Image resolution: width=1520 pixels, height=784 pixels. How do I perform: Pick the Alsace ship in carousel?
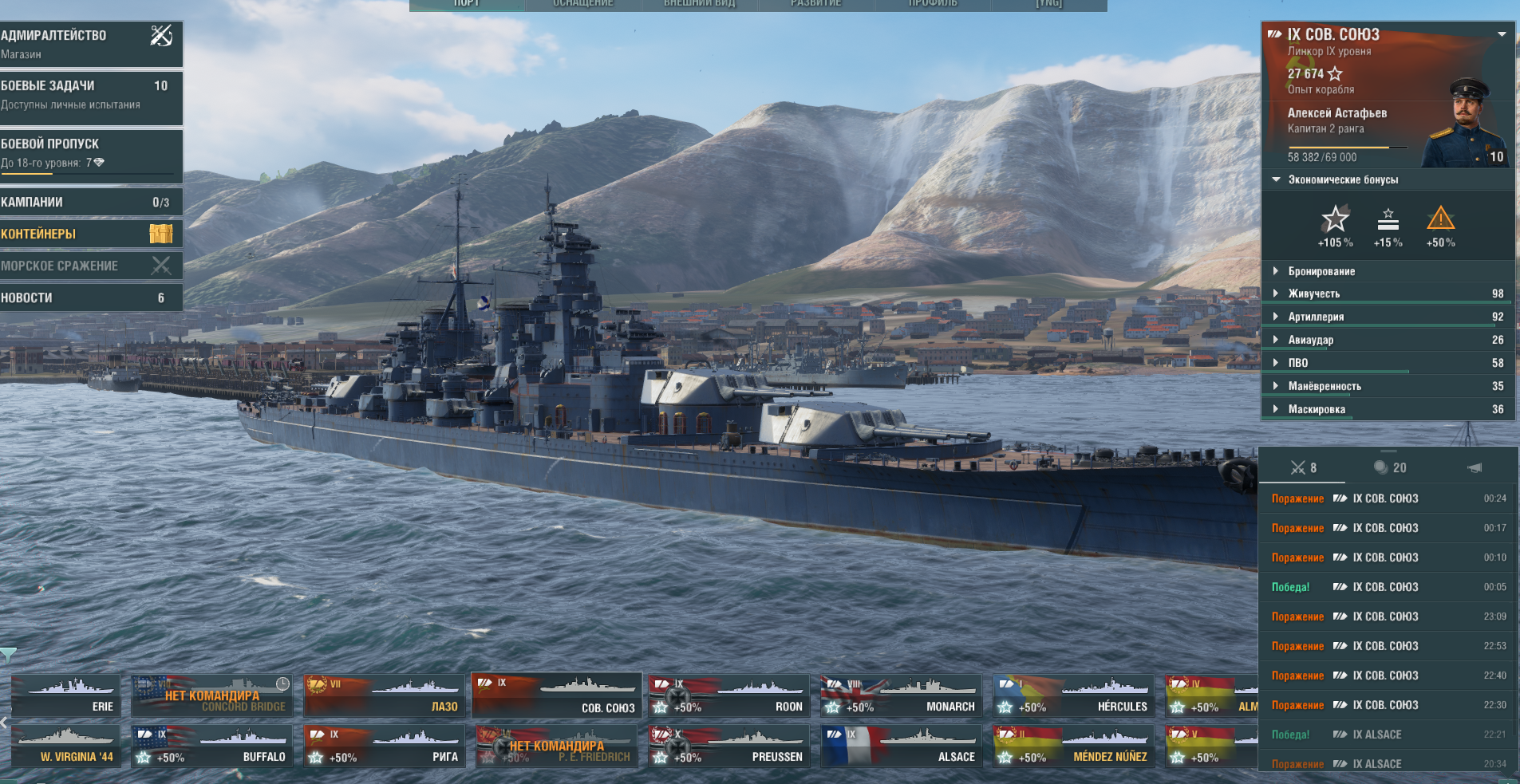[901, 746]
